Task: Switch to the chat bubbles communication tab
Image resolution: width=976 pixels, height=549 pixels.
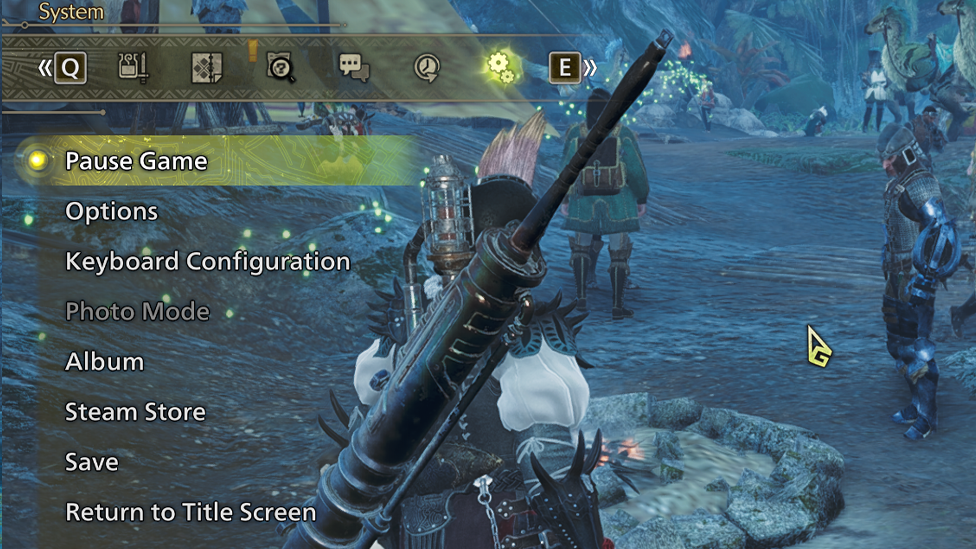Action: pyautogui.click(x=354, y=68)
